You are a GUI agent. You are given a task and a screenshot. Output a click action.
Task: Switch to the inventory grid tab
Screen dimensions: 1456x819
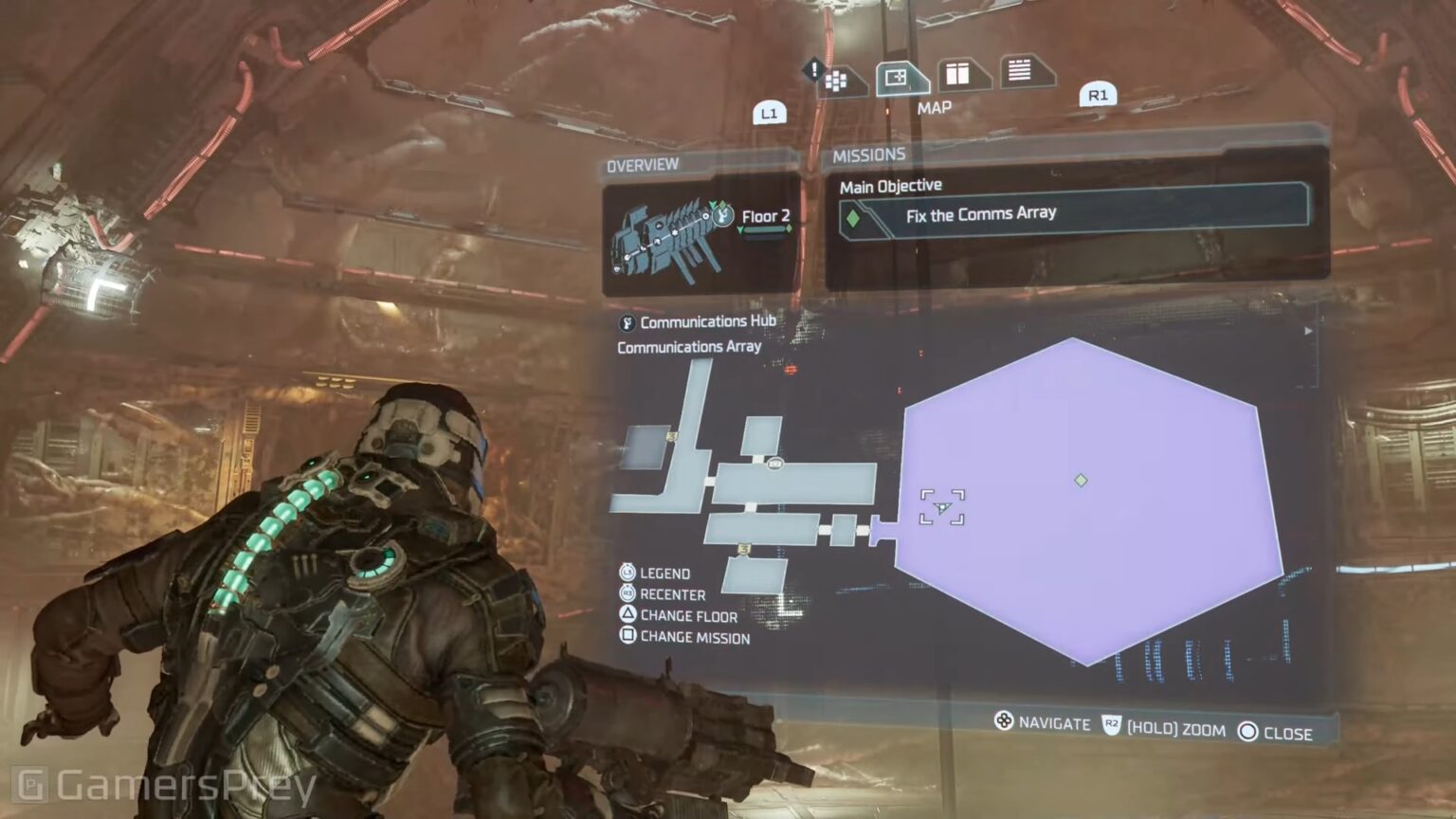tap(838, 82)
